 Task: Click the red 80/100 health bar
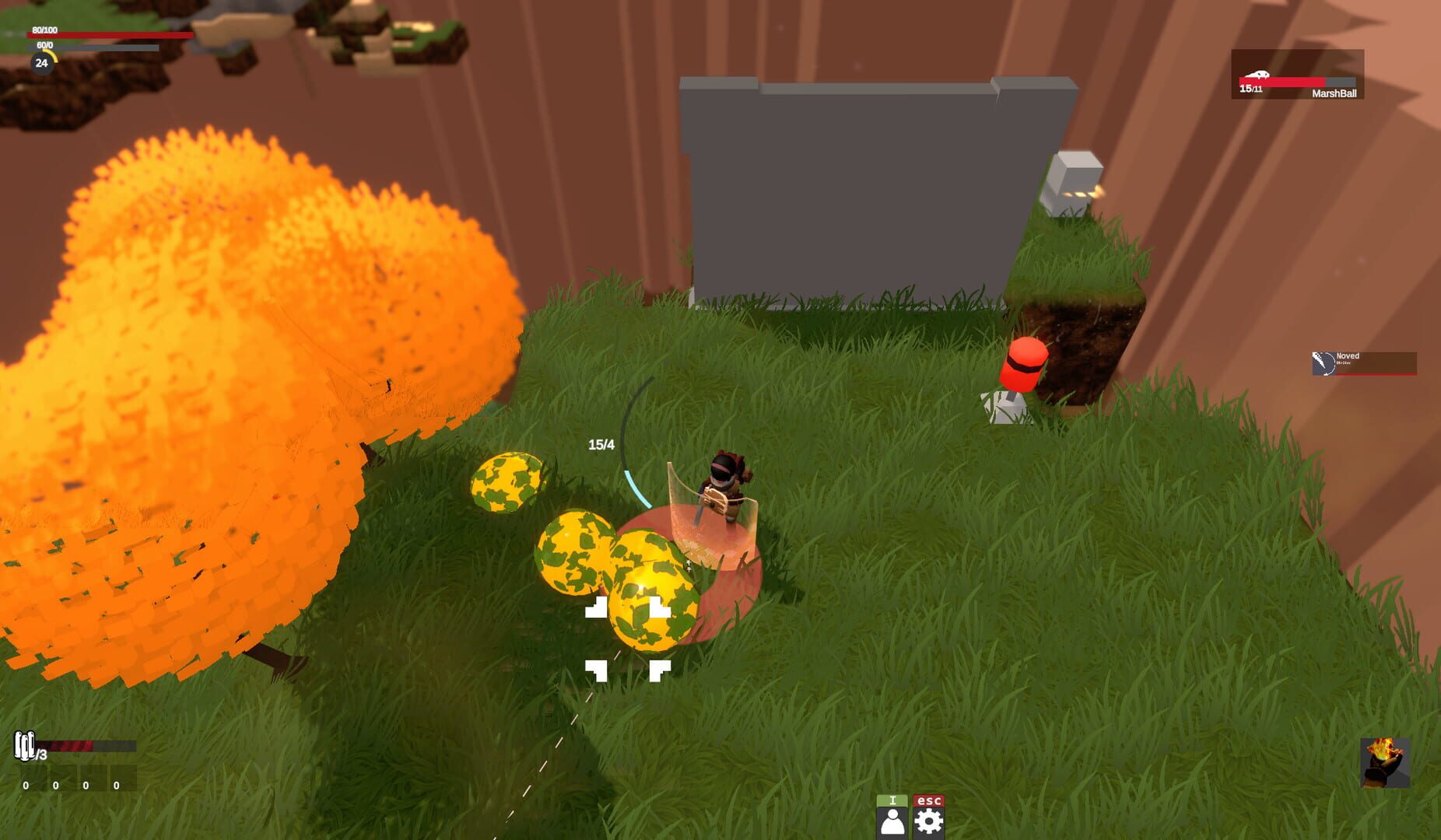coord(109,34)
